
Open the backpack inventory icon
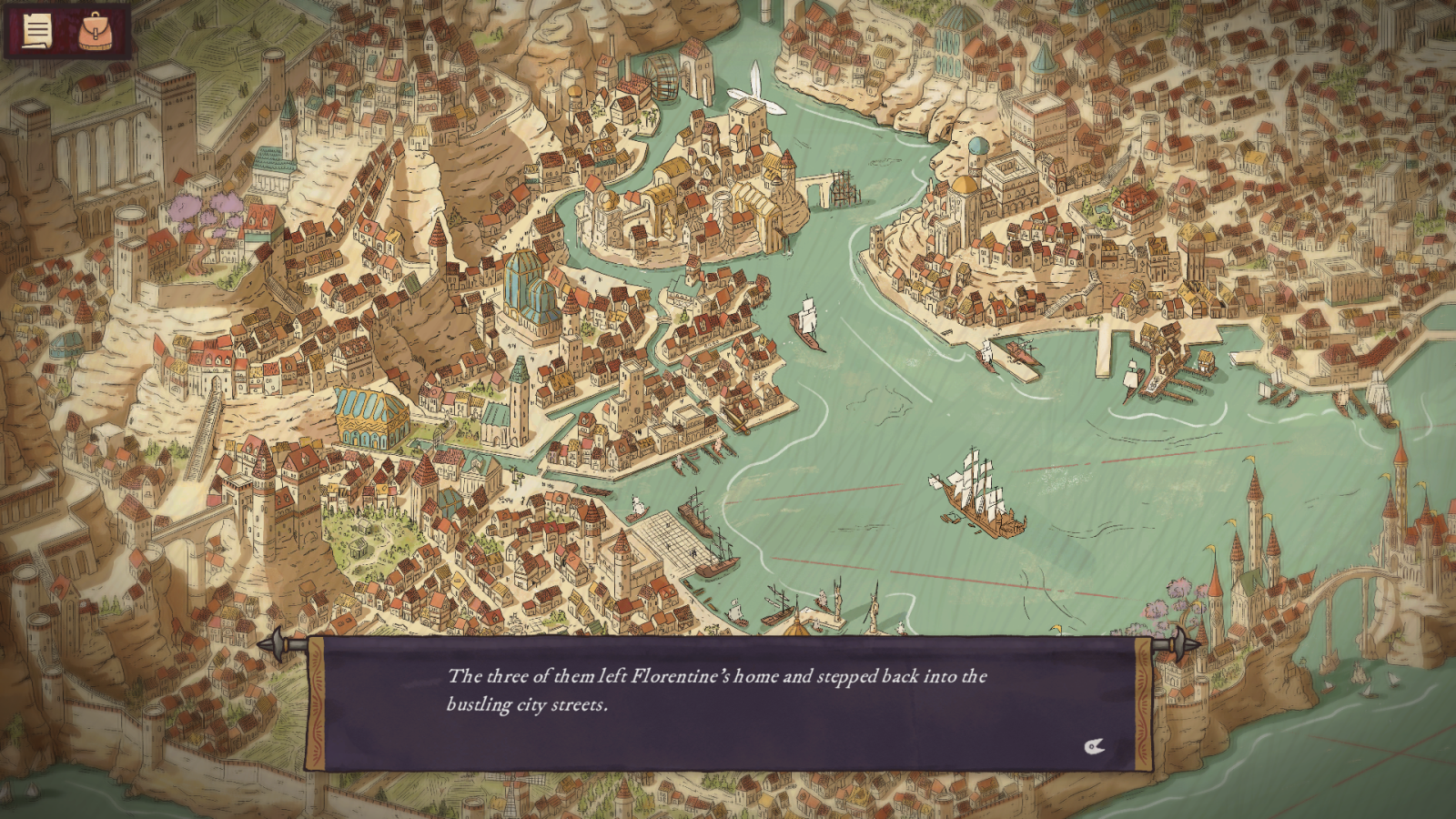[95, 32]
